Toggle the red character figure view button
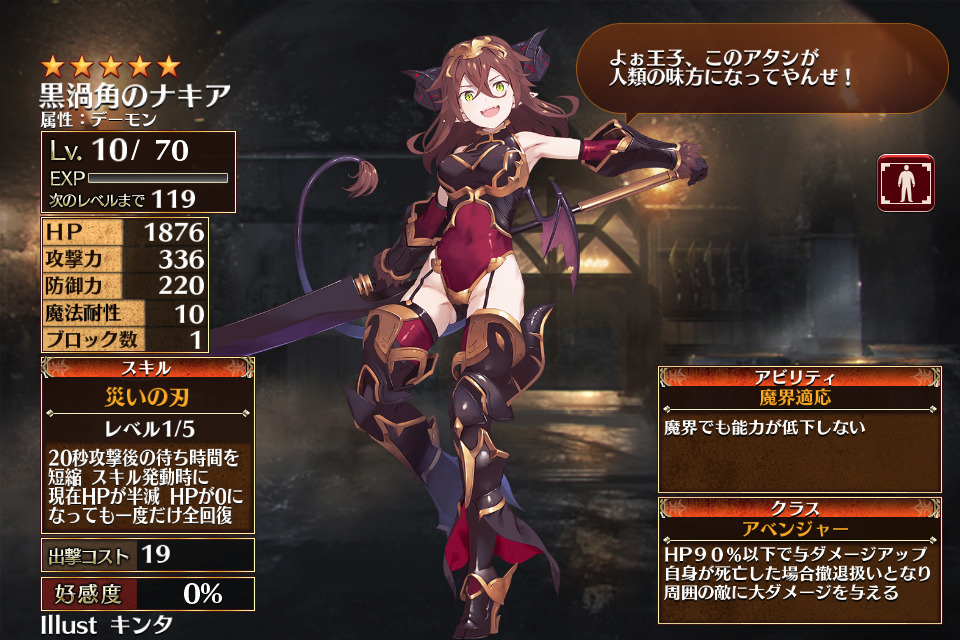 click(x=906, y=182)
